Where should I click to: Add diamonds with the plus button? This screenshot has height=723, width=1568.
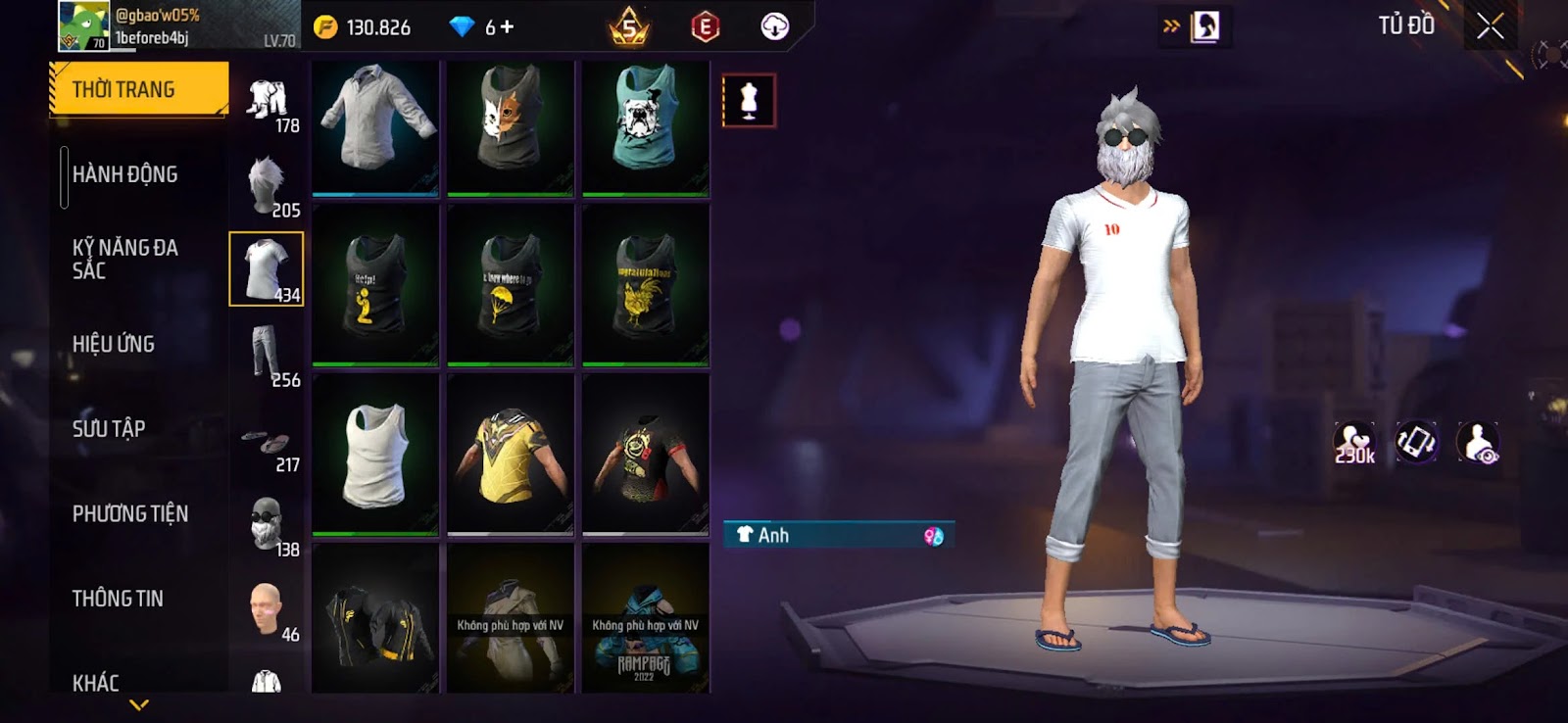[x=507, y=27]
